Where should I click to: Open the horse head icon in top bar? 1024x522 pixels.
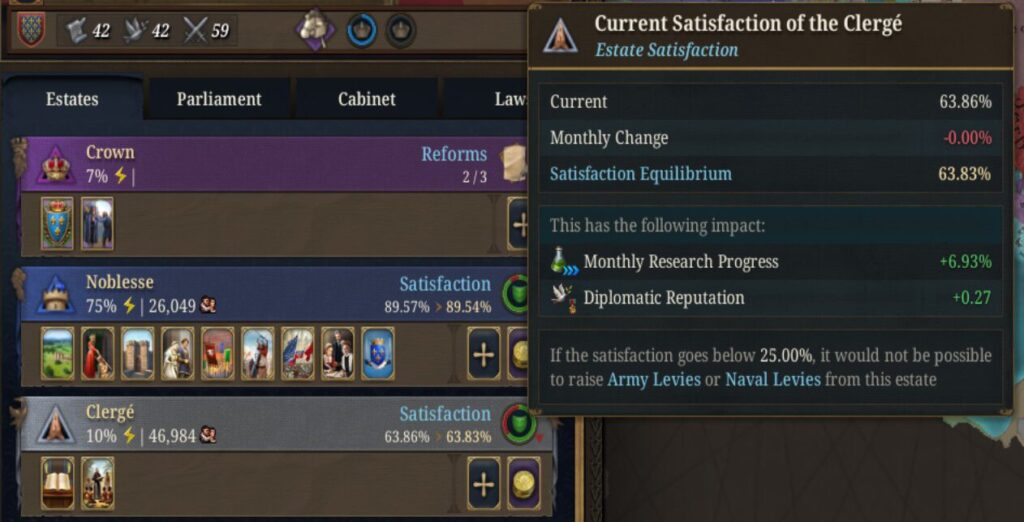(315, 30)
